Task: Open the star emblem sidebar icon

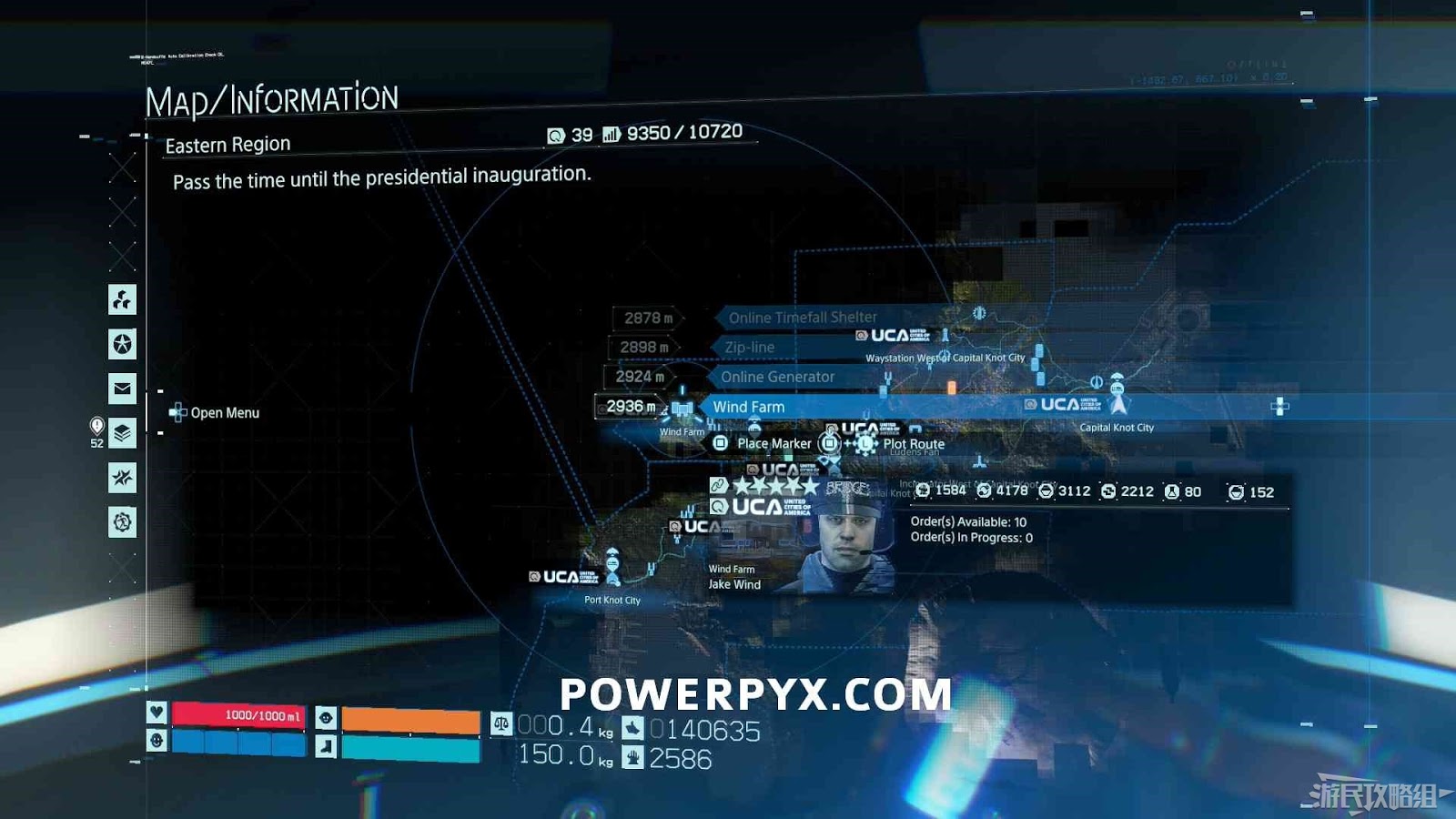Action: (x=122, y=344)
